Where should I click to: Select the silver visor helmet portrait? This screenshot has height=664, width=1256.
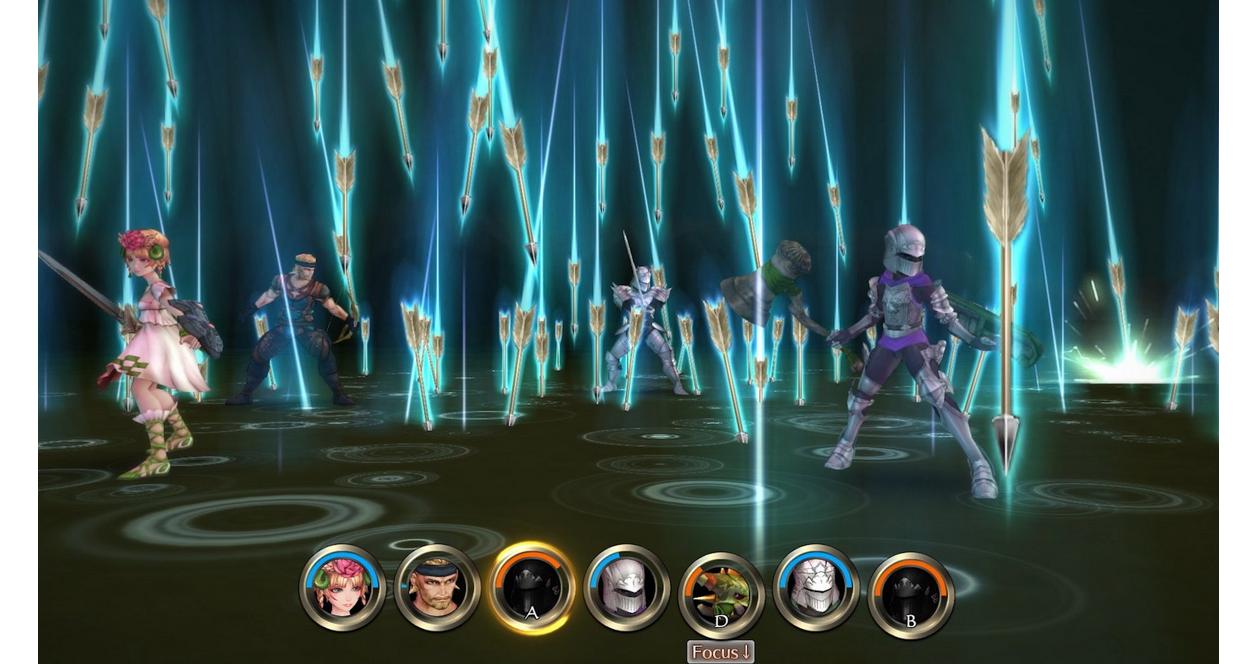coord(626,588)
